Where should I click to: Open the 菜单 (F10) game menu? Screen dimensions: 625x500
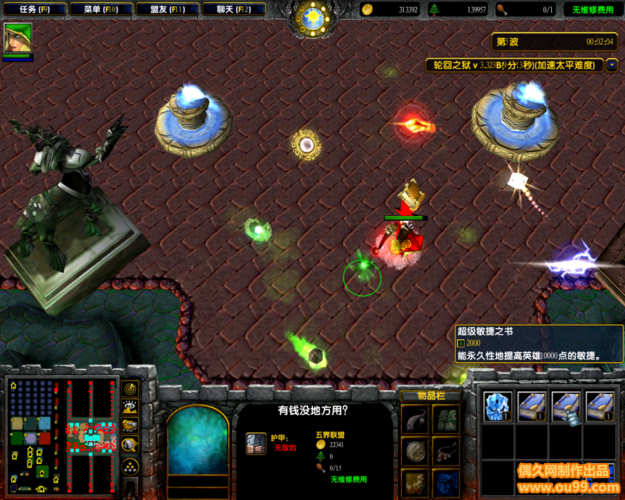[101, 9]
